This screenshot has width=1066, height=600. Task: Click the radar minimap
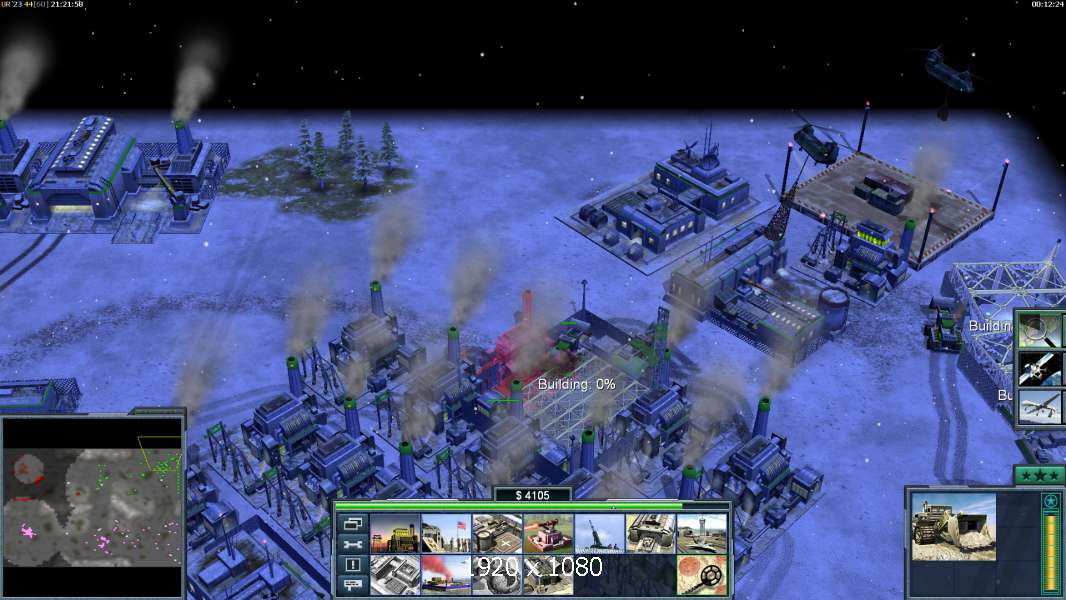pyautogui.click(x=93, y=506)
